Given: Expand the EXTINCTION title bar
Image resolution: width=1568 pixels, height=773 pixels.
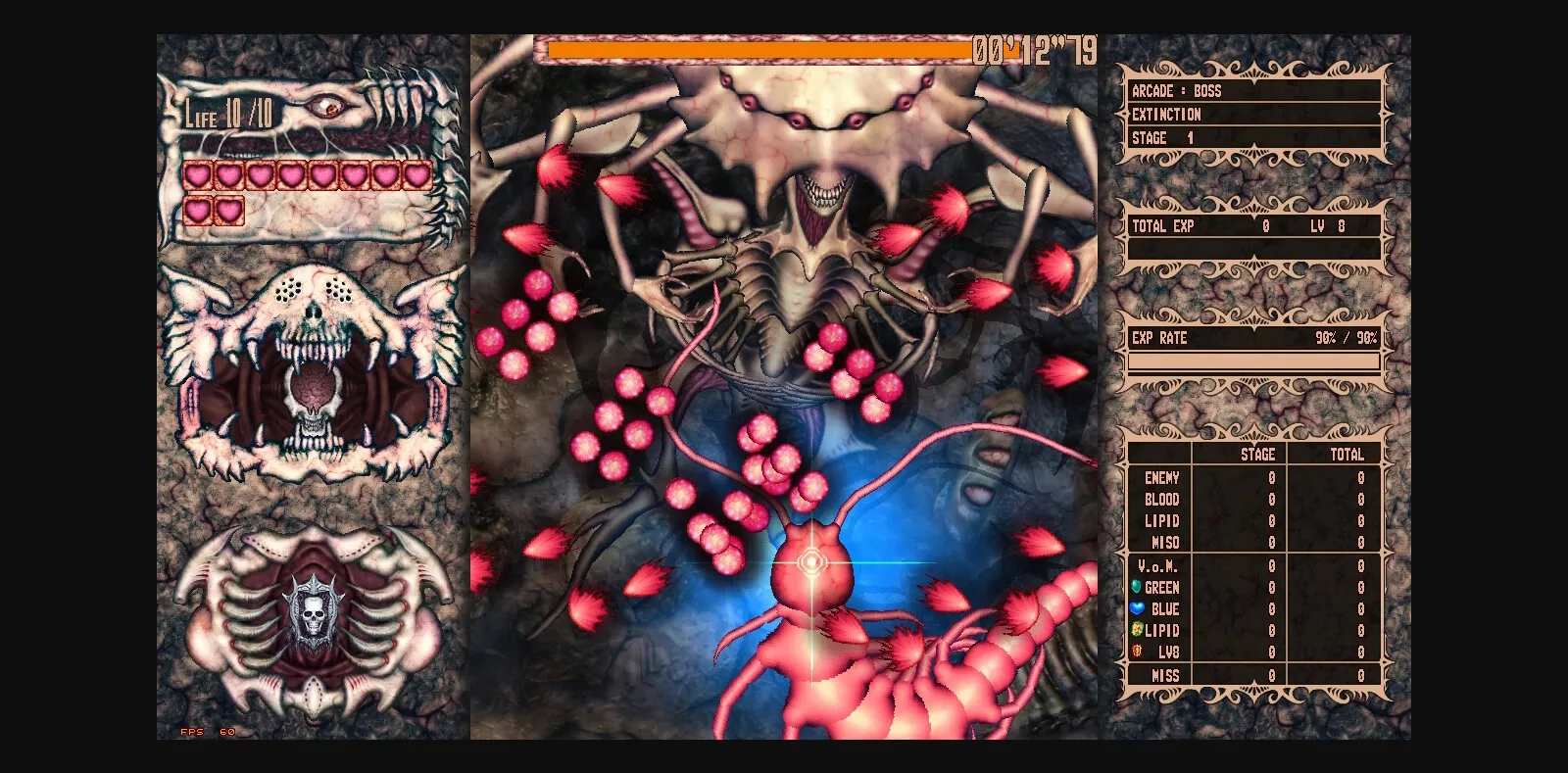Looking at the screenshot, I should click(1169, 114).
